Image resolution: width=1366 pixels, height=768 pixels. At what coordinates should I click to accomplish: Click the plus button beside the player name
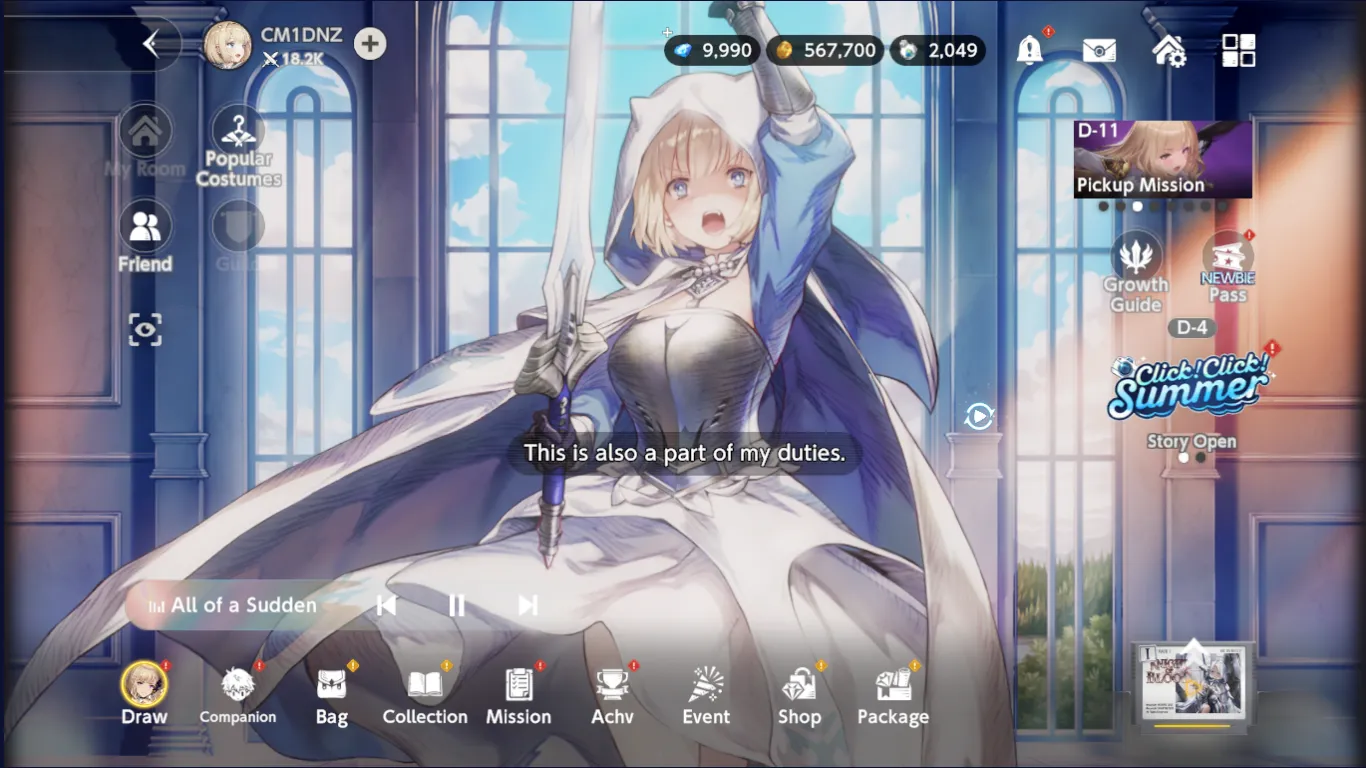click(370, 44)
